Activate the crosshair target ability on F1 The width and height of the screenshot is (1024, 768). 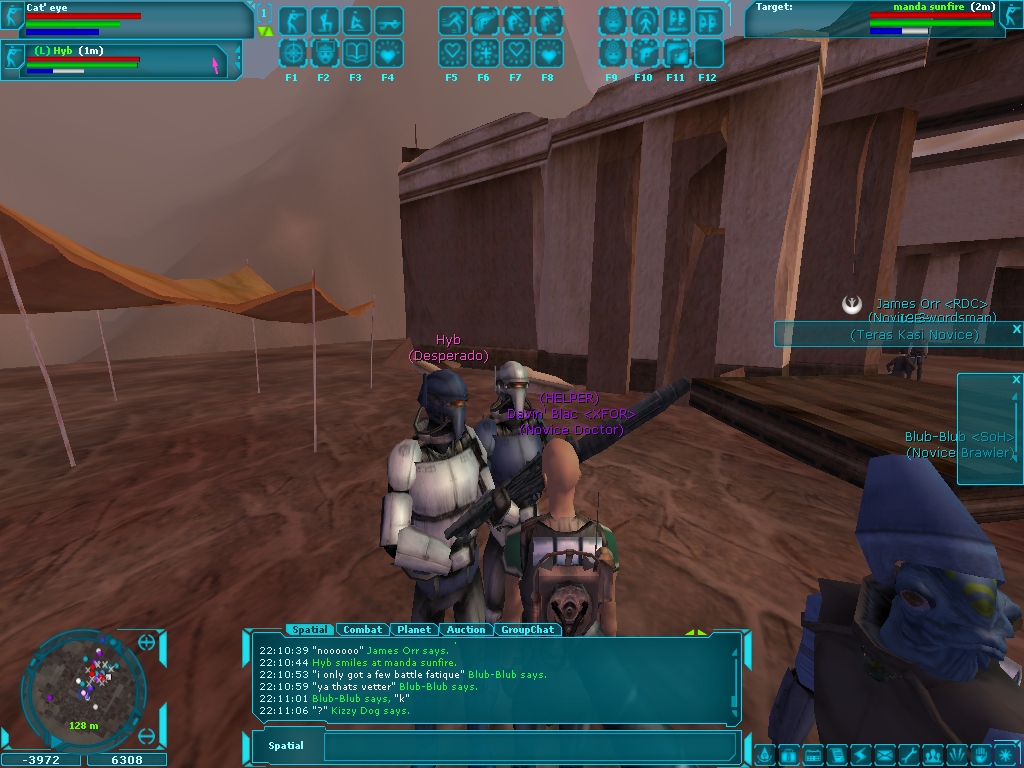click(x=292, y=53)
